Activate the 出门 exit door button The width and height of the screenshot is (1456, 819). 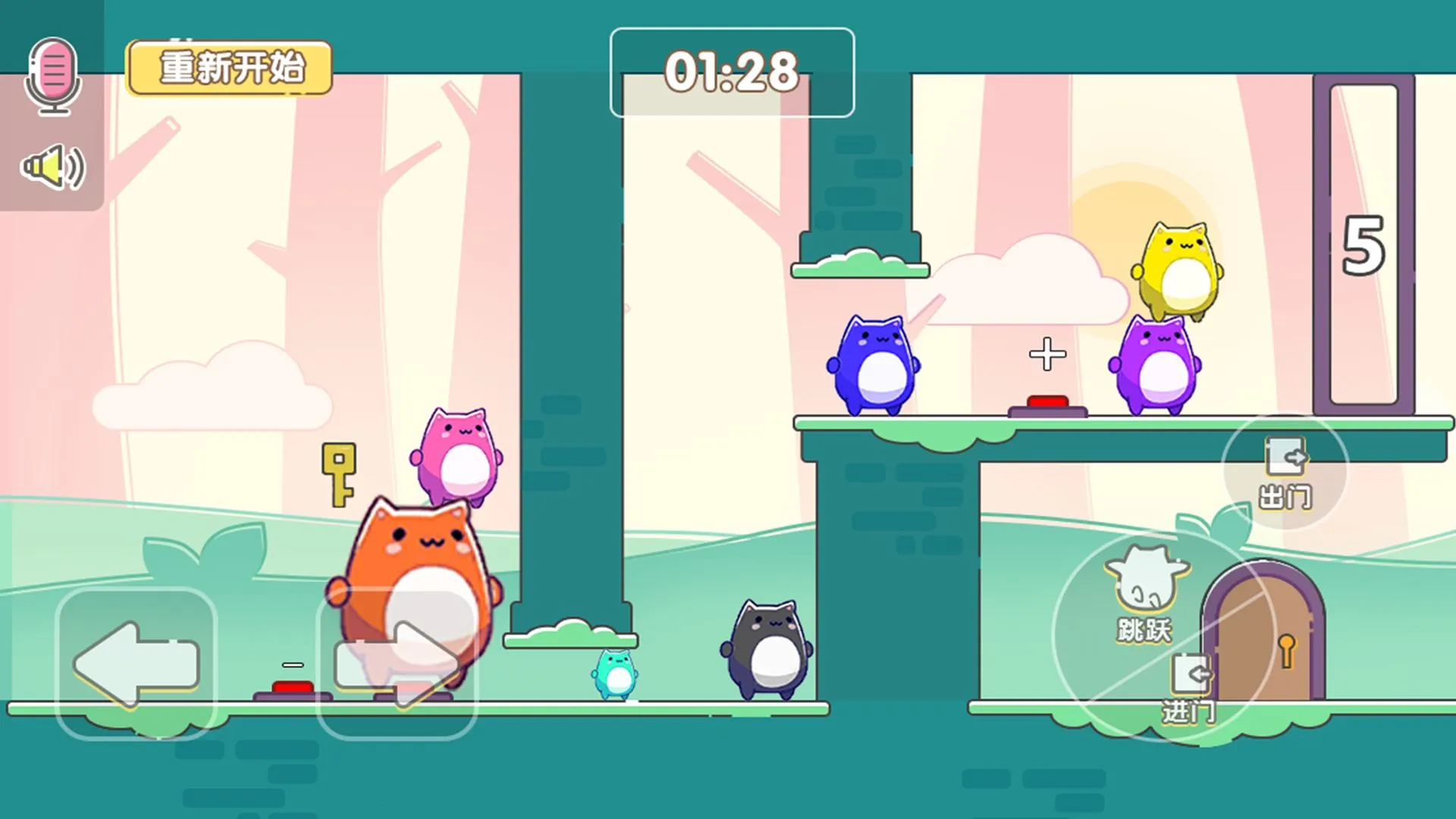click(1285, 472)
